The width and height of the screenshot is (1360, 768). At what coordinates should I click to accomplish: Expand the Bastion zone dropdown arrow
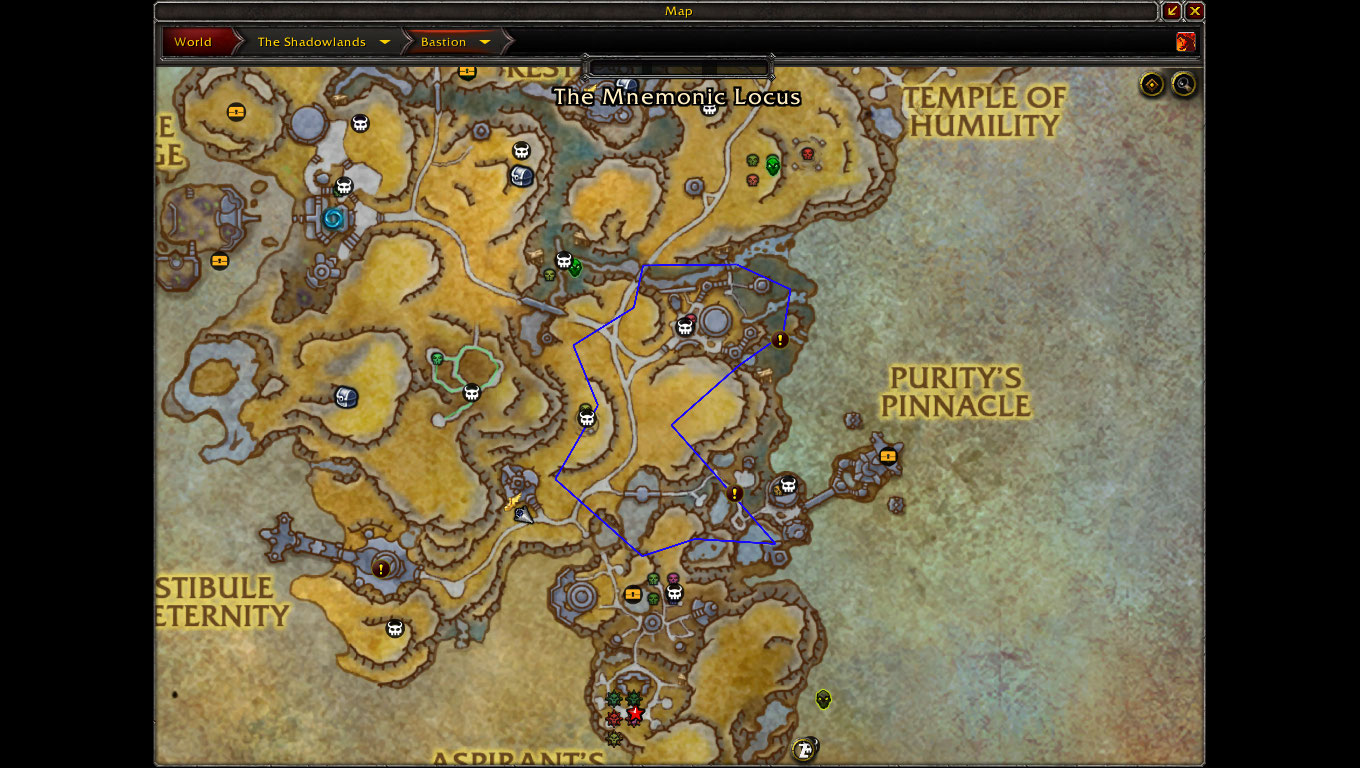click(x=485, y=42)
